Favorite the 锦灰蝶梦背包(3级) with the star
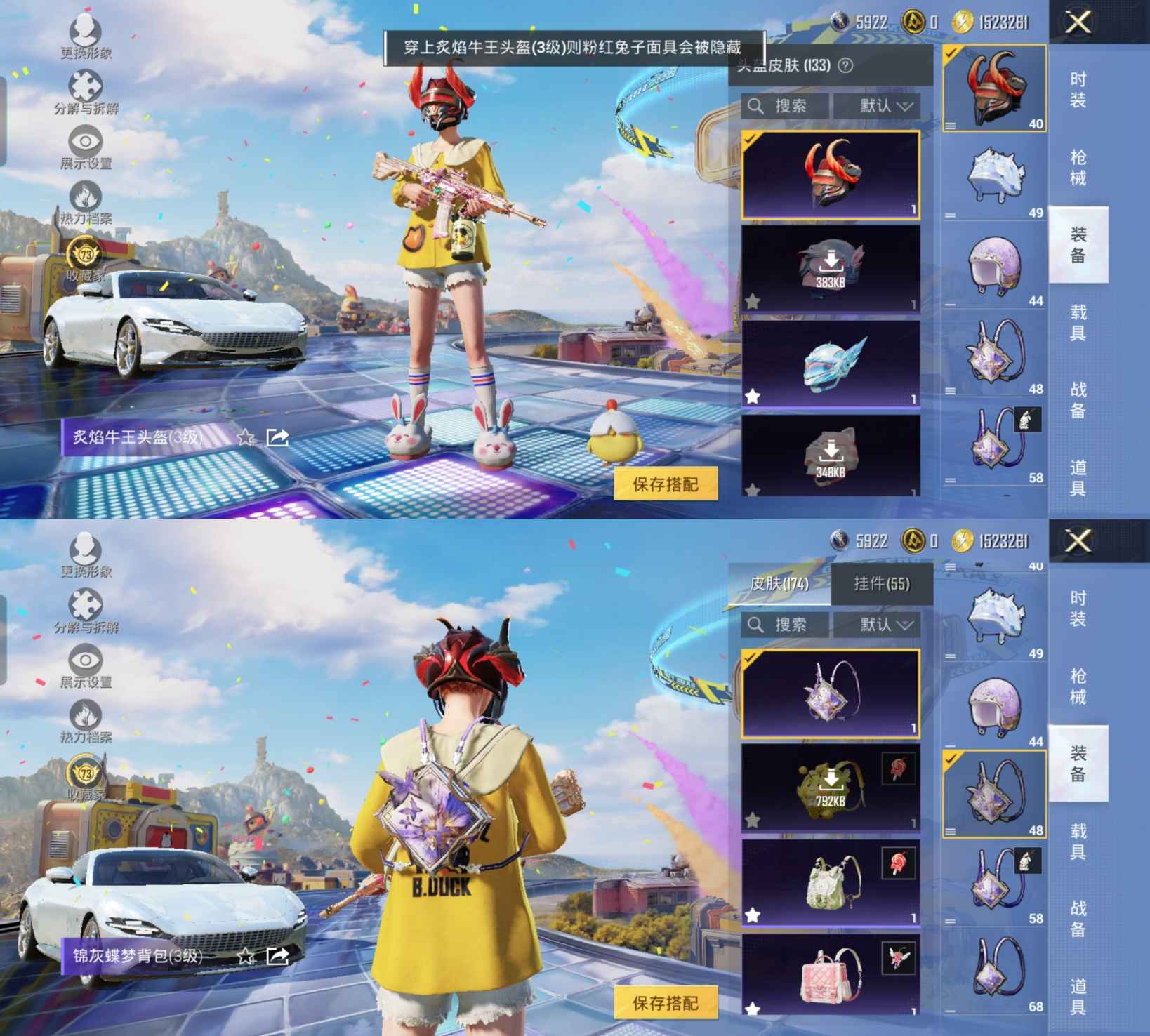This screenshot has height=1036, width=1150. 246,956
